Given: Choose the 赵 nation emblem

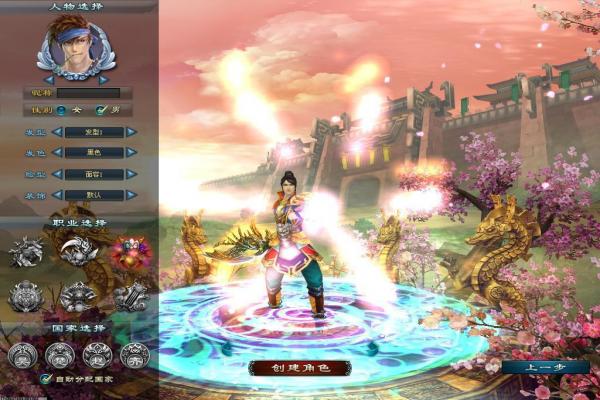Looking at the screenshot, I should (x=97, y=355).
